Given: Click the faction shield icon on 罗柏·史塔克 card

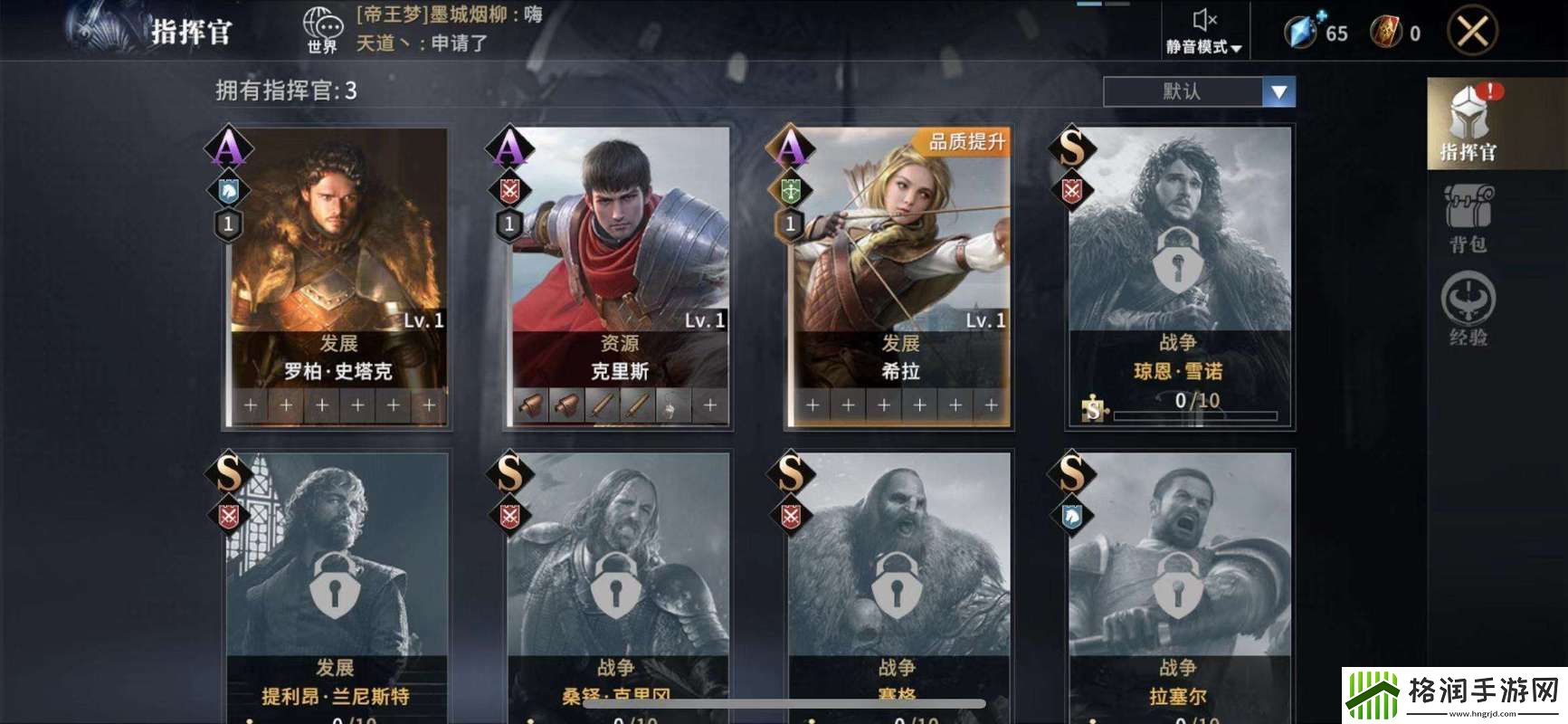Looking at the screenshot, I should [230, 191].
